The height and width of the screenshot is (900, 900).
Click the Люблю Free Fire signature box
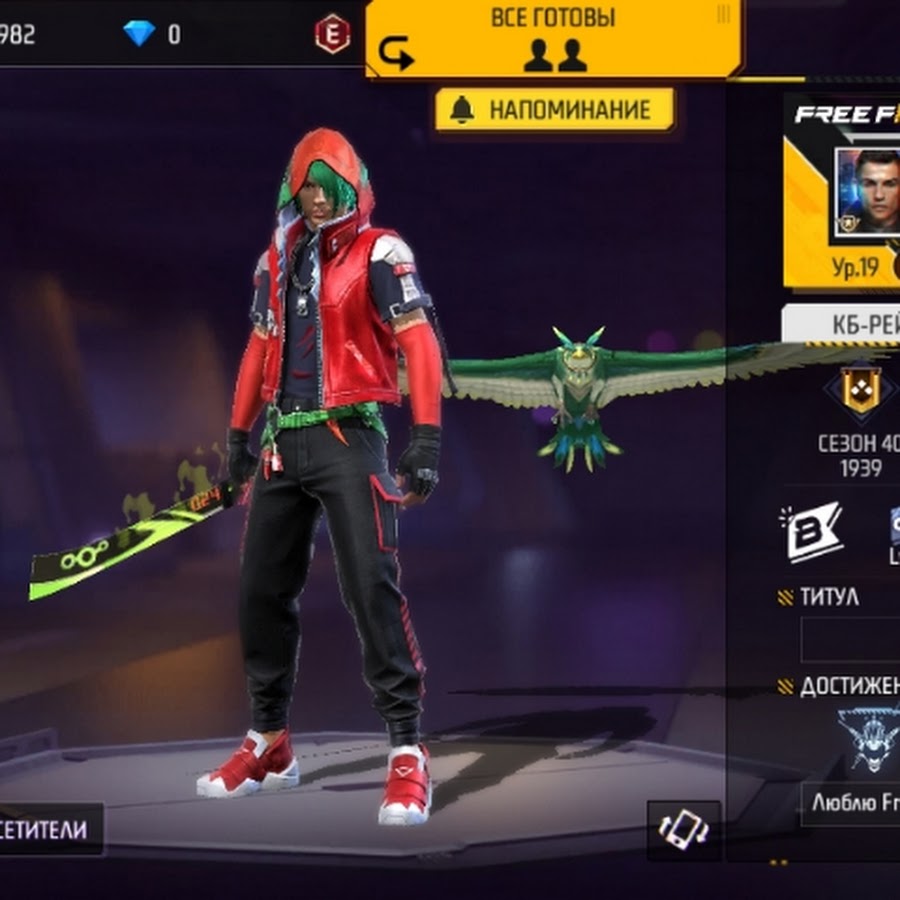(x=852, y=803)
